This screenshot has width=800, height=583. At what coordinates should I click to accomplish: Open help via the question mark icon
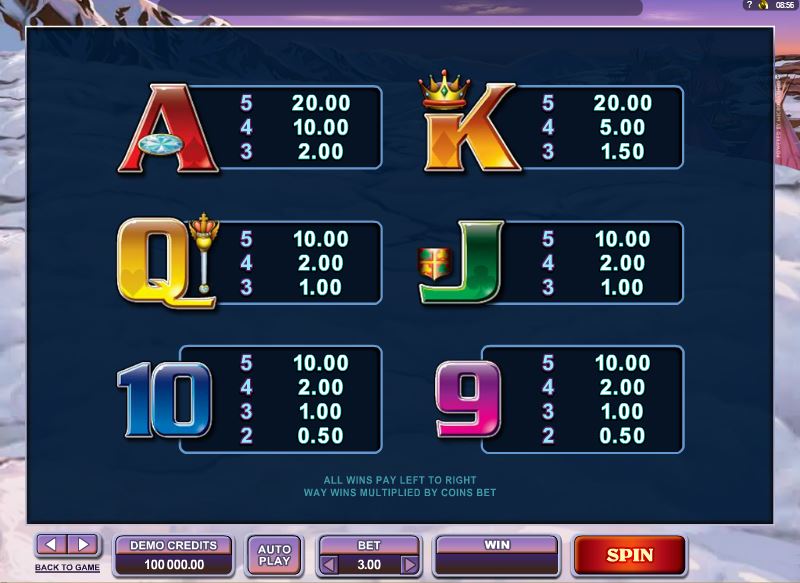(747, 6)
